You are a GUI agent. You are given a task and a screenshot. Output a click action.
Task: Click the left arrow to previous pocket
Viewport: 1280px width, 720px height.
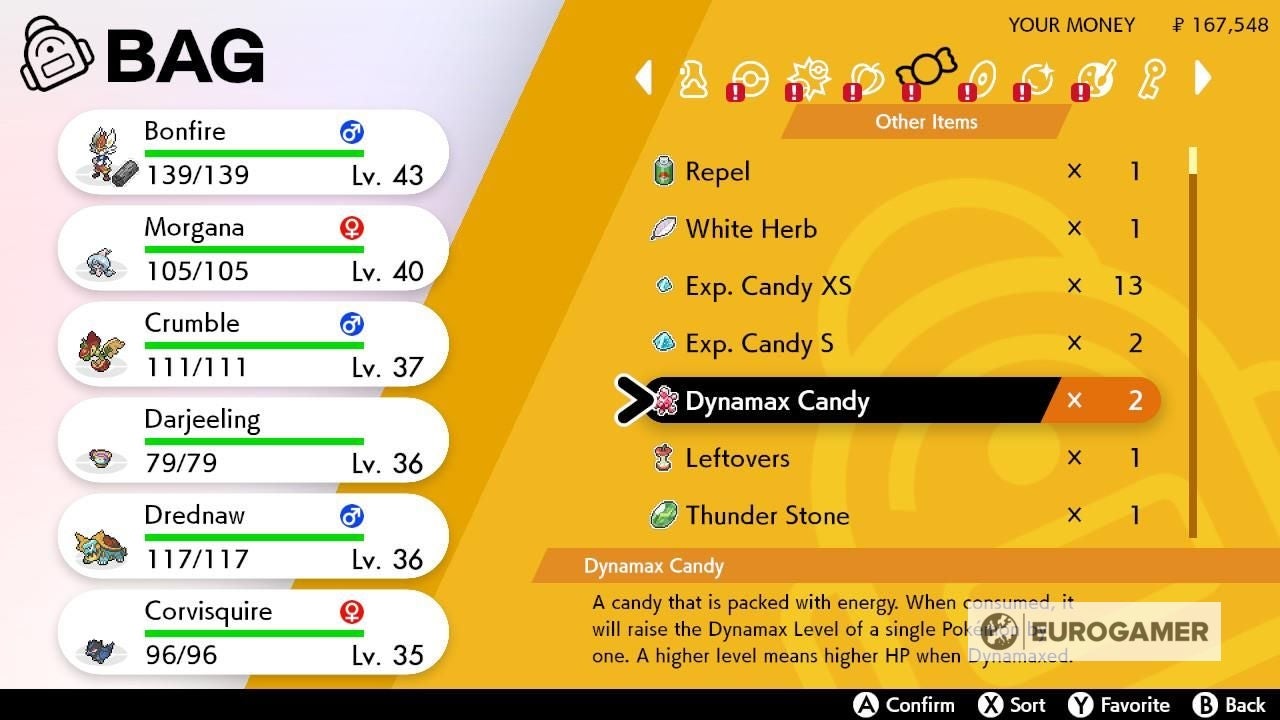643,78
